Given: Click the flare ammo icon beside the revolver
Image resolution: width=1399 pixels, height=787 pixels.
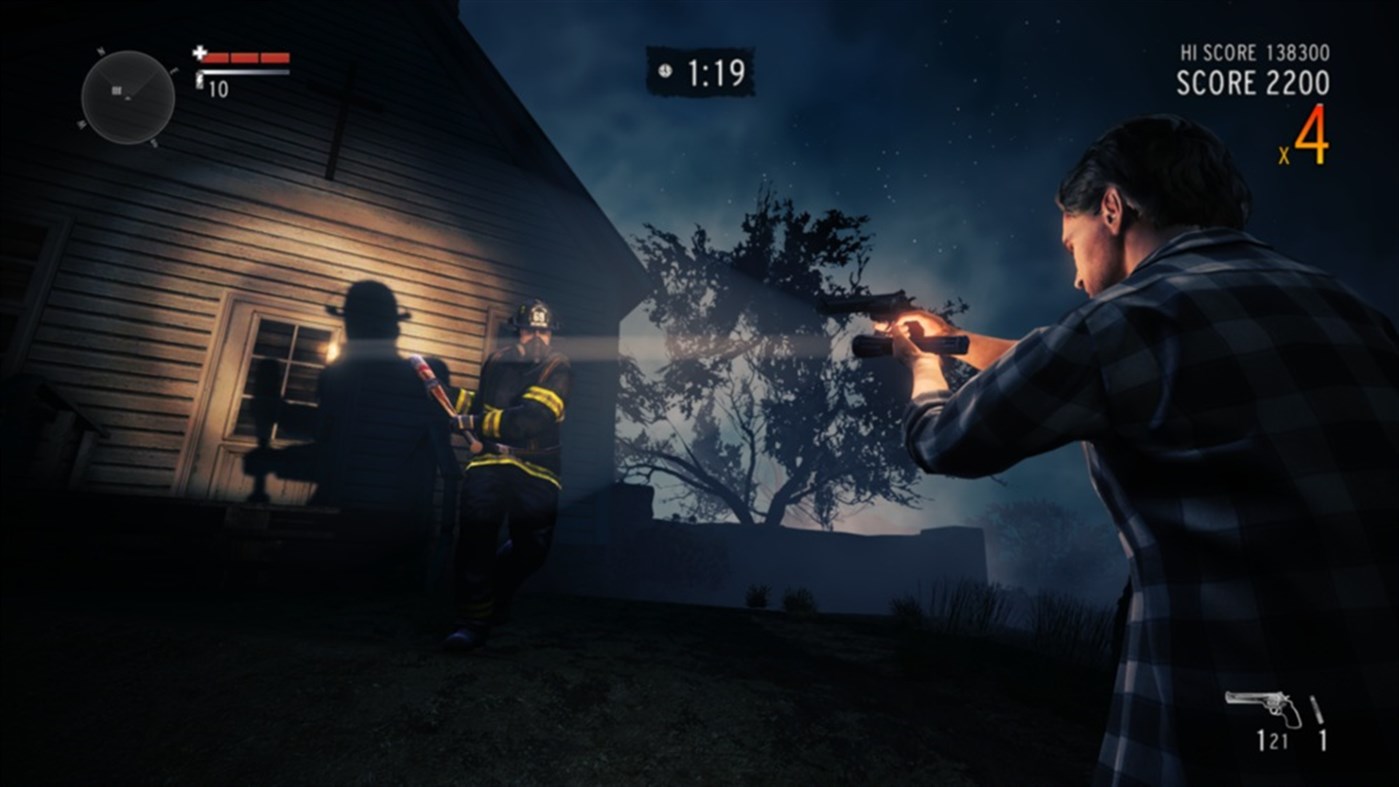Looking at the screenshot, I should click(x=1317, y=708).
